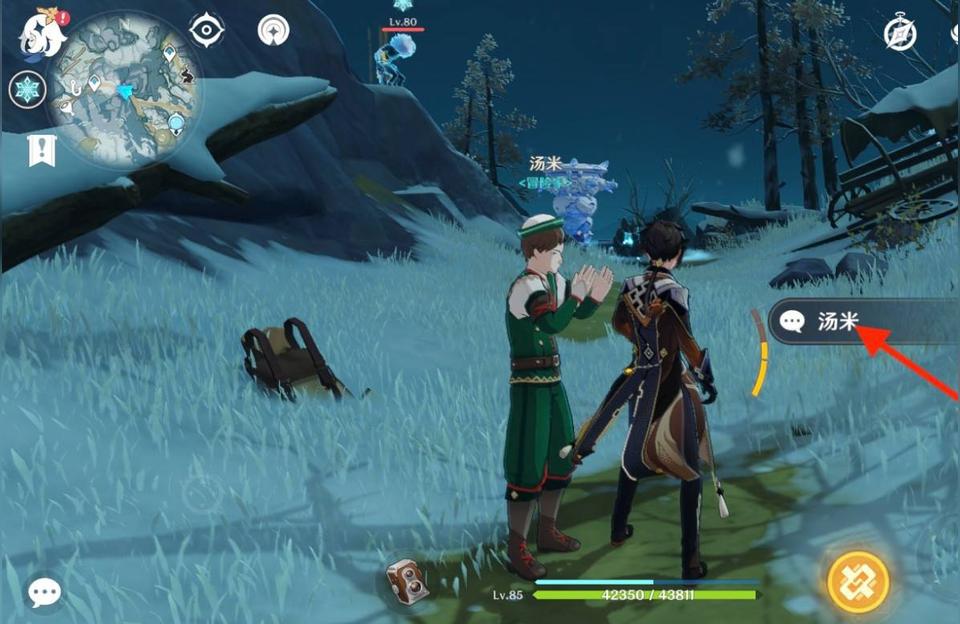960x624 pixels.
Task: Tap the snowflake Sheer Cold icon
Action: (27, 90)
